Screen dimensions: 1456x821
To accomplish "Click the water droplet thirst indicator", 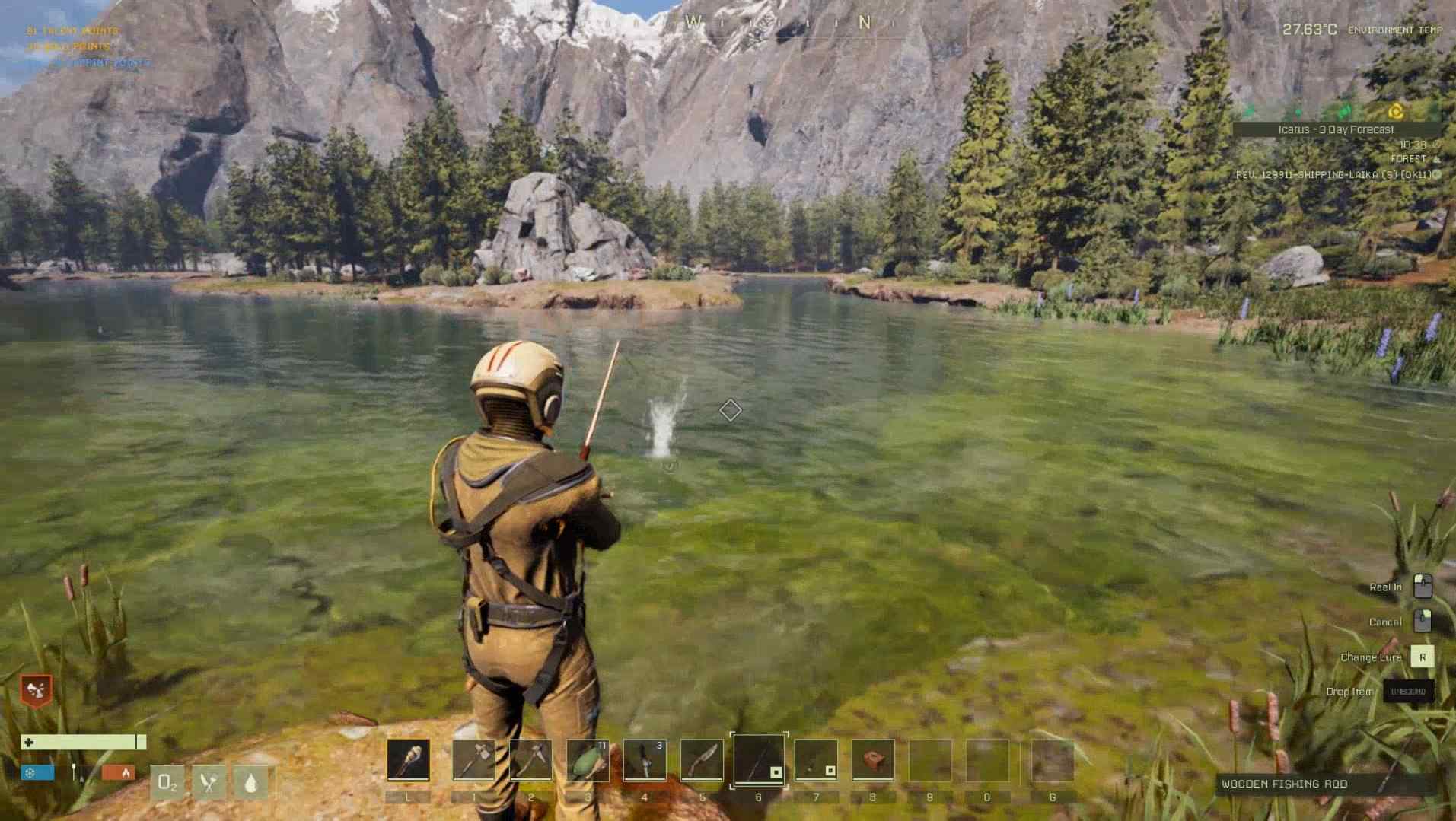I will [253, 782].
